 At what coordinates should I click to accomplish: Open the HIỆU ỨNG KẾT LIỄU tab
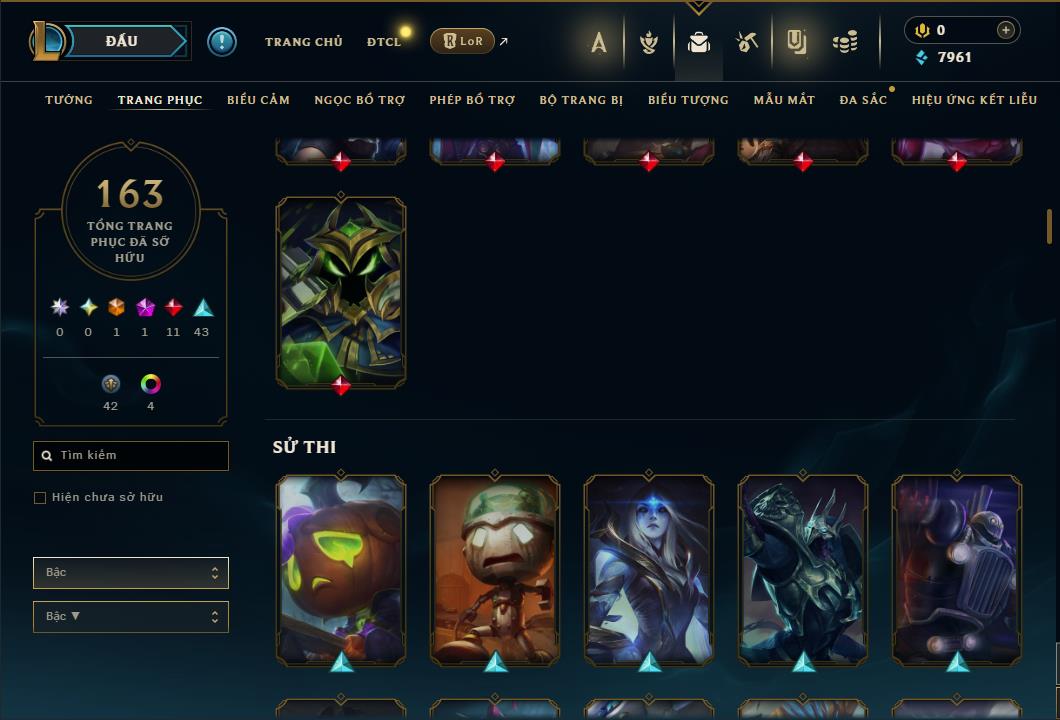973,100
